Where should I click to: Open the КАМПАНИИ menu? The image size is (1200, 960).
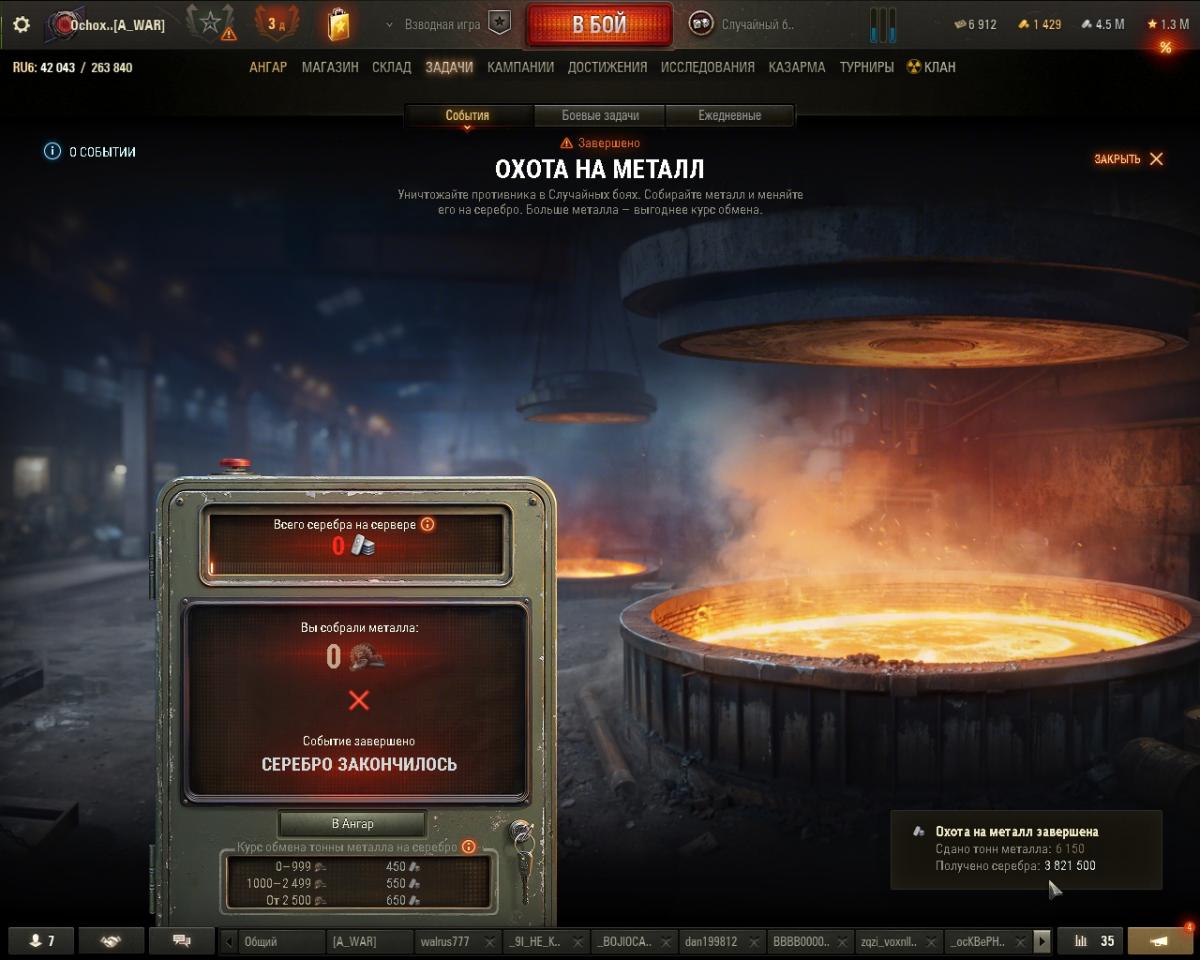click(520, 67)
